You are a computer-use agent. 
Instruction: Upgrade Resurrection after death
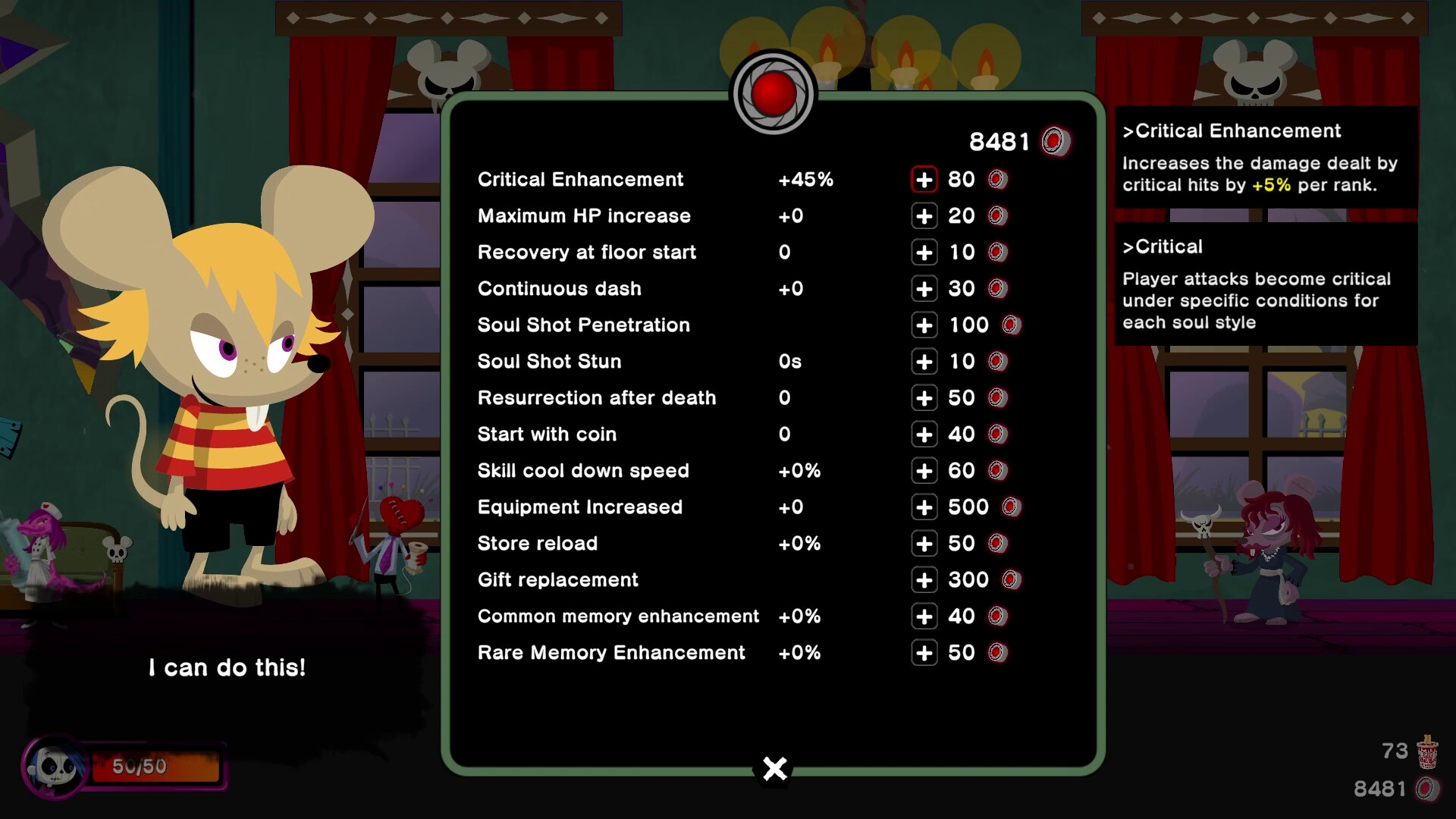coord(924,397)
